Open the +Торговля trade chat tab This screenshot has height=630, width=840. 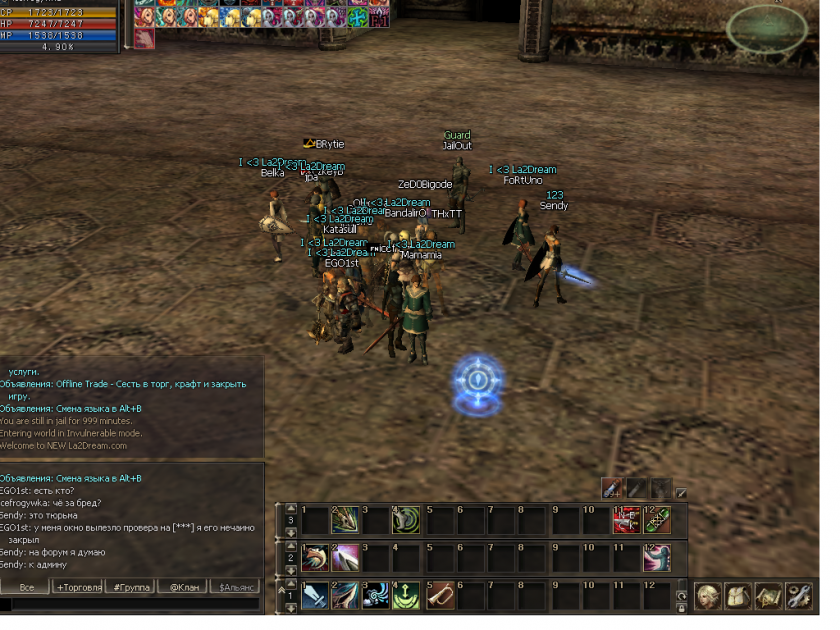[x=78, y=587]
